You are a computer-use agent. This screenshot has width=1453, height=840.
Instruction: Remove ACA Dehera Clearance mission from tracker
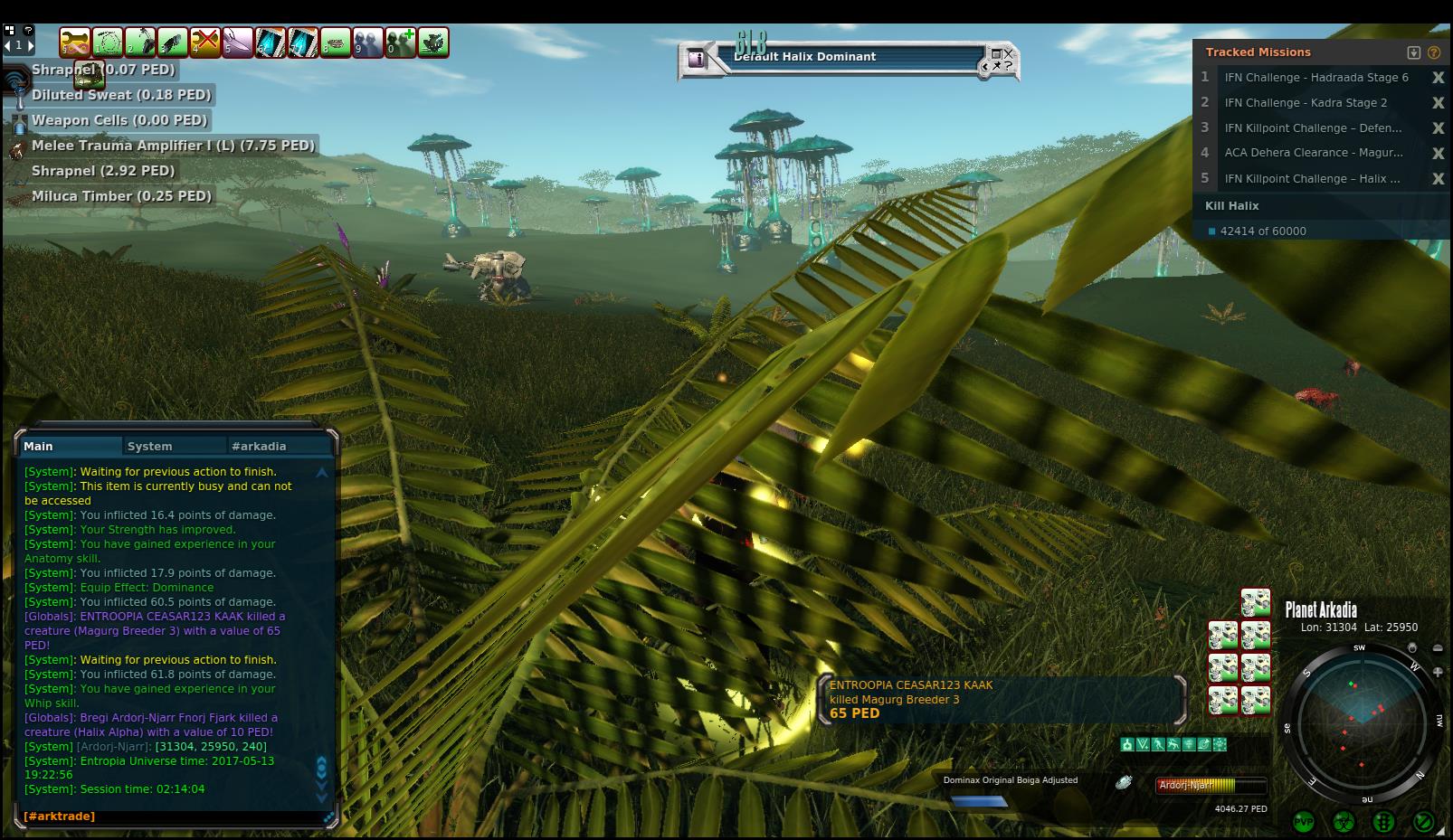pyautogui.click(x=1438, y=154)
